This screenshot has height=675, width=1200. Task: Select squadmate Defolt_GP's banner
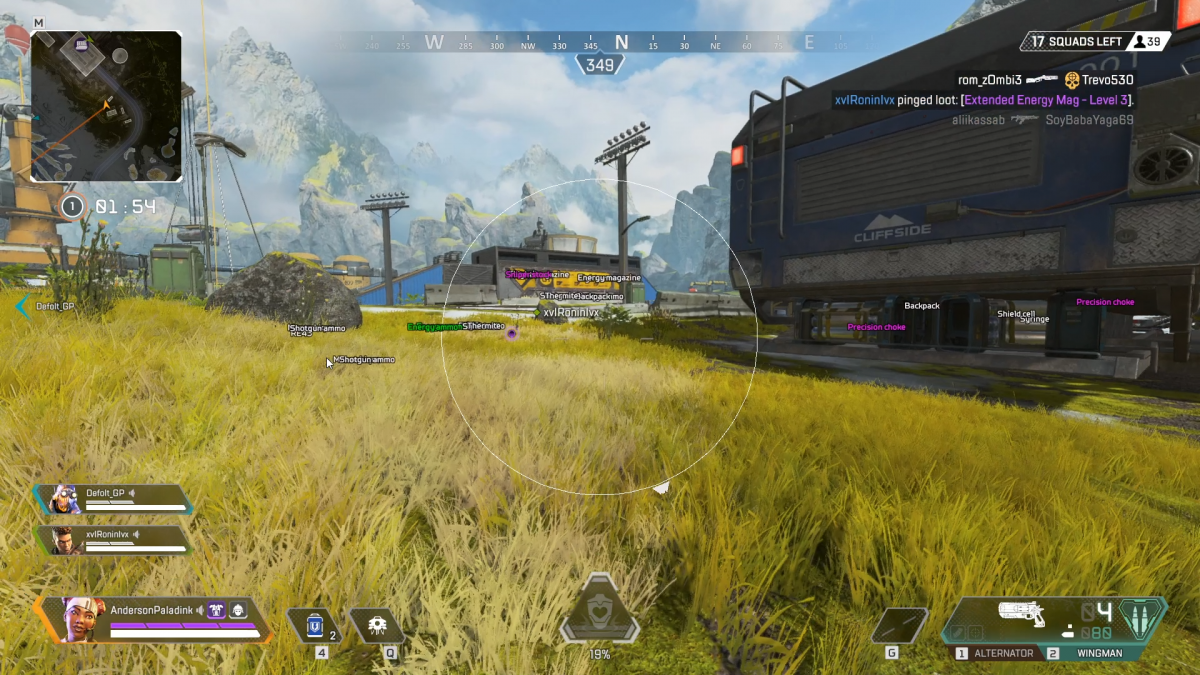(112, 499)
